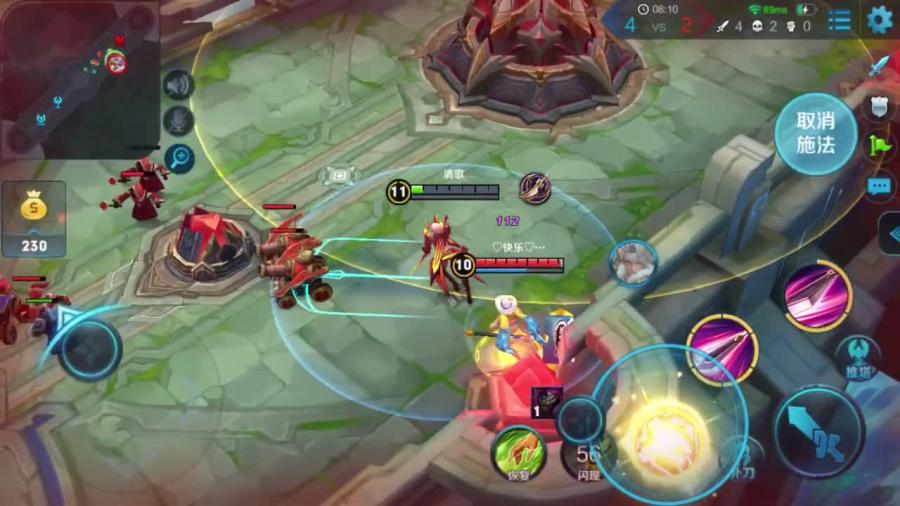The width and height of the screenshot is (900, 506).
Task: Cast the upper purple blade skill
Action: pos(816,296)
